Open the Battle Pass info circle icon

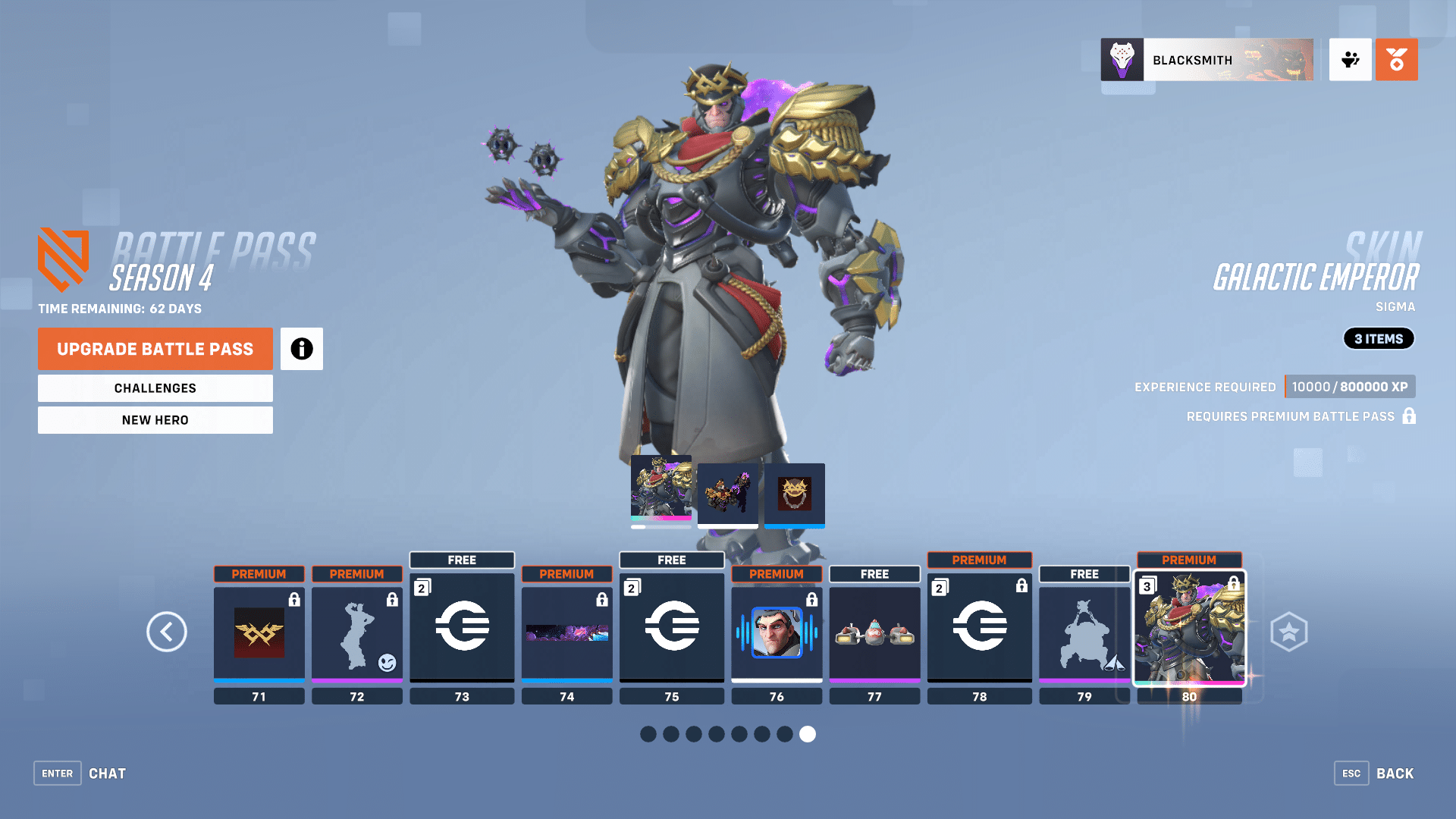tap(301, 349)
